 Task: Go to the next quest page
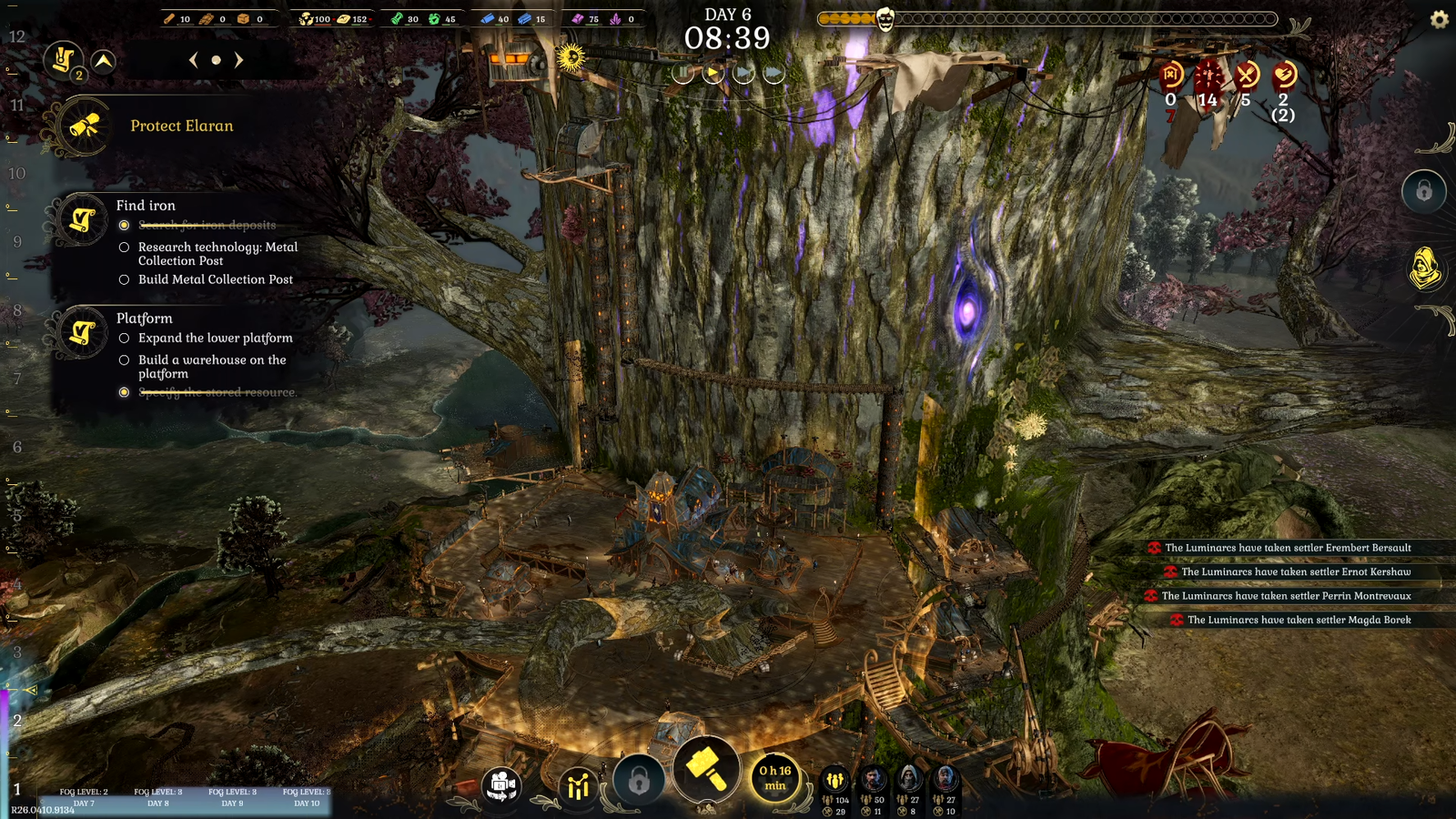[x=239, y=60]
